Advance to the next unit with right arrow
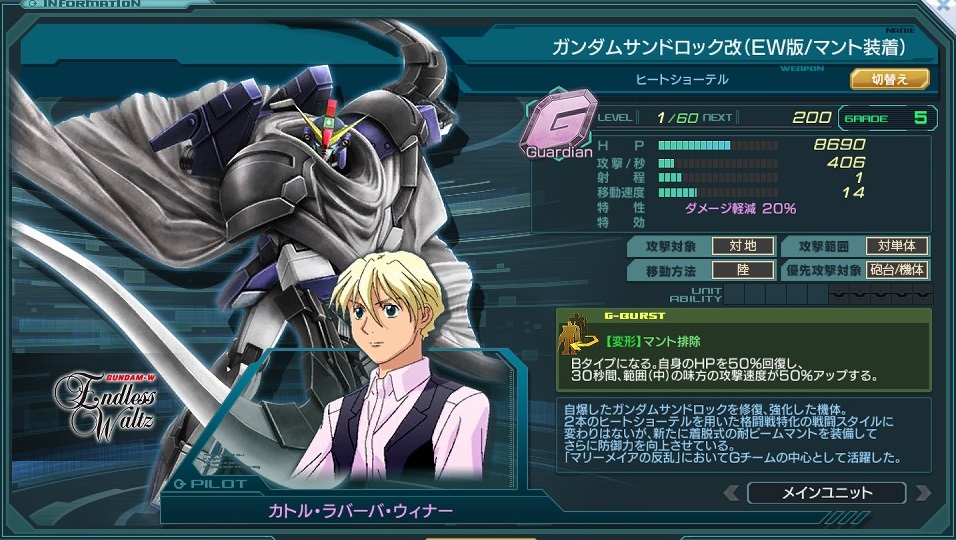This screenshot has height=540, width=956. (x=921, y=493)
